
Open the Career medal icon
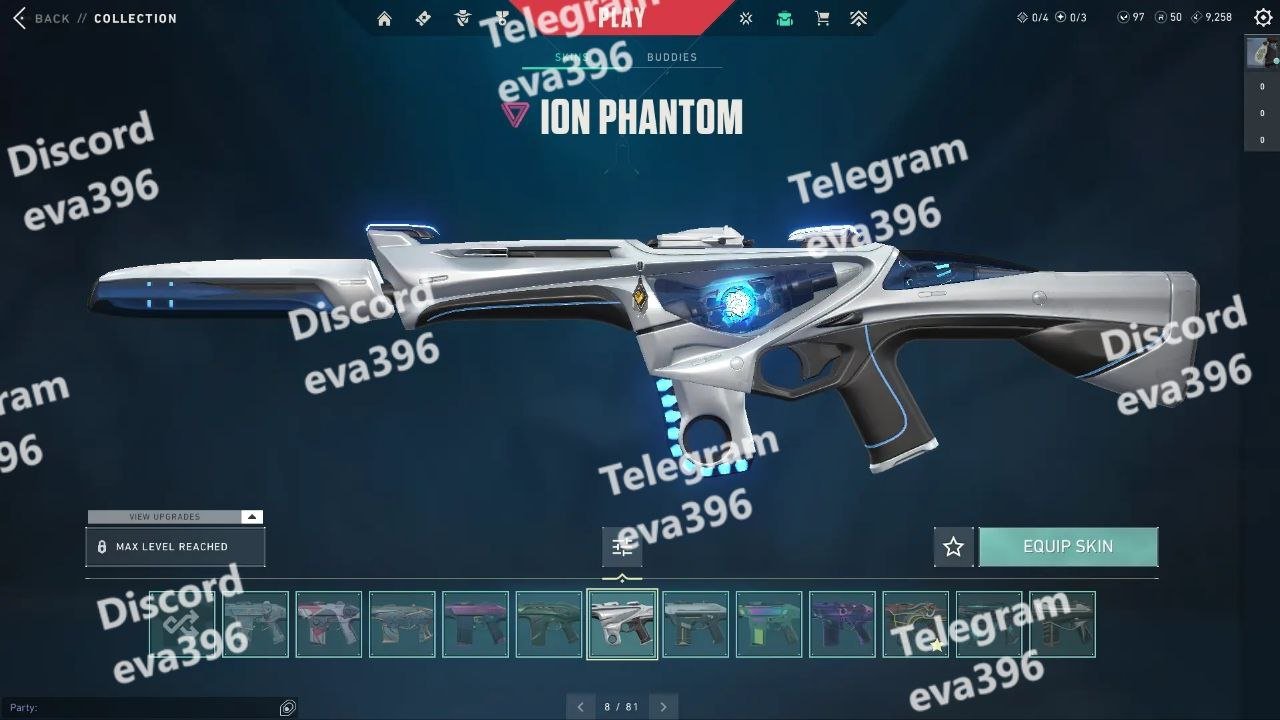click(x=501, y=18)
